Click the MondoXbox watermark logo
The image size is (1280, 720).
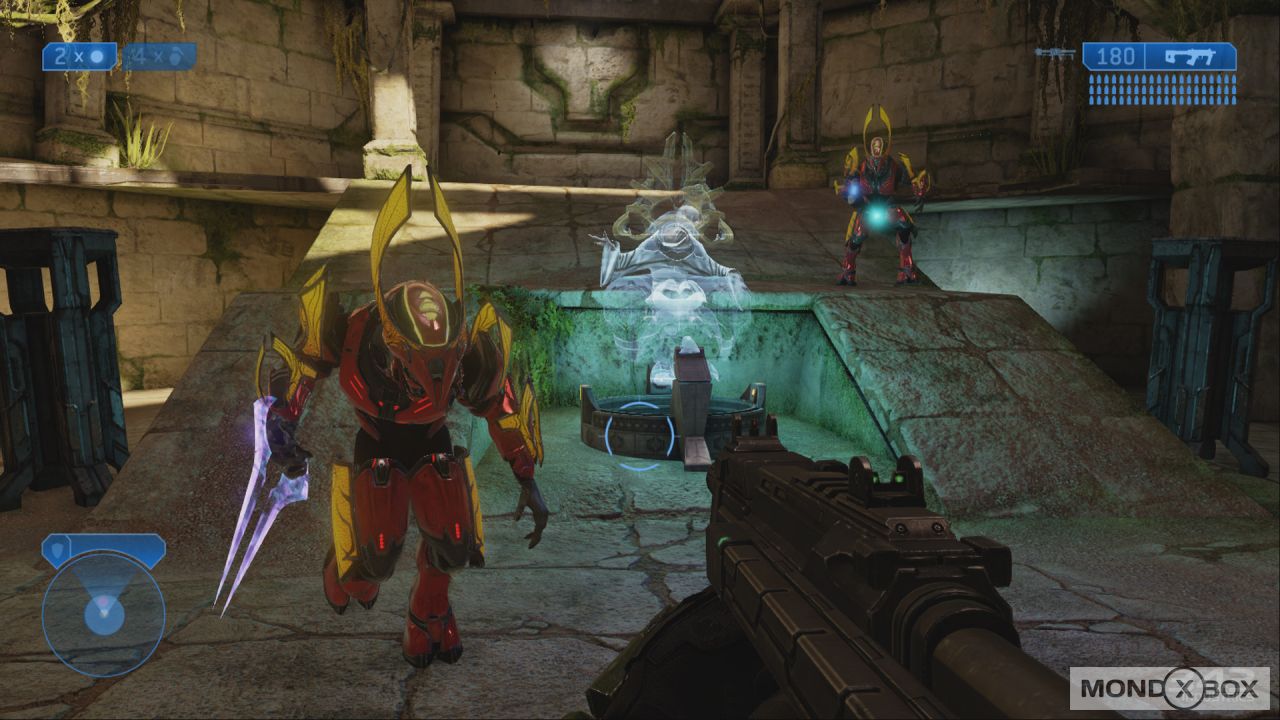click(x=1169, y=688)
